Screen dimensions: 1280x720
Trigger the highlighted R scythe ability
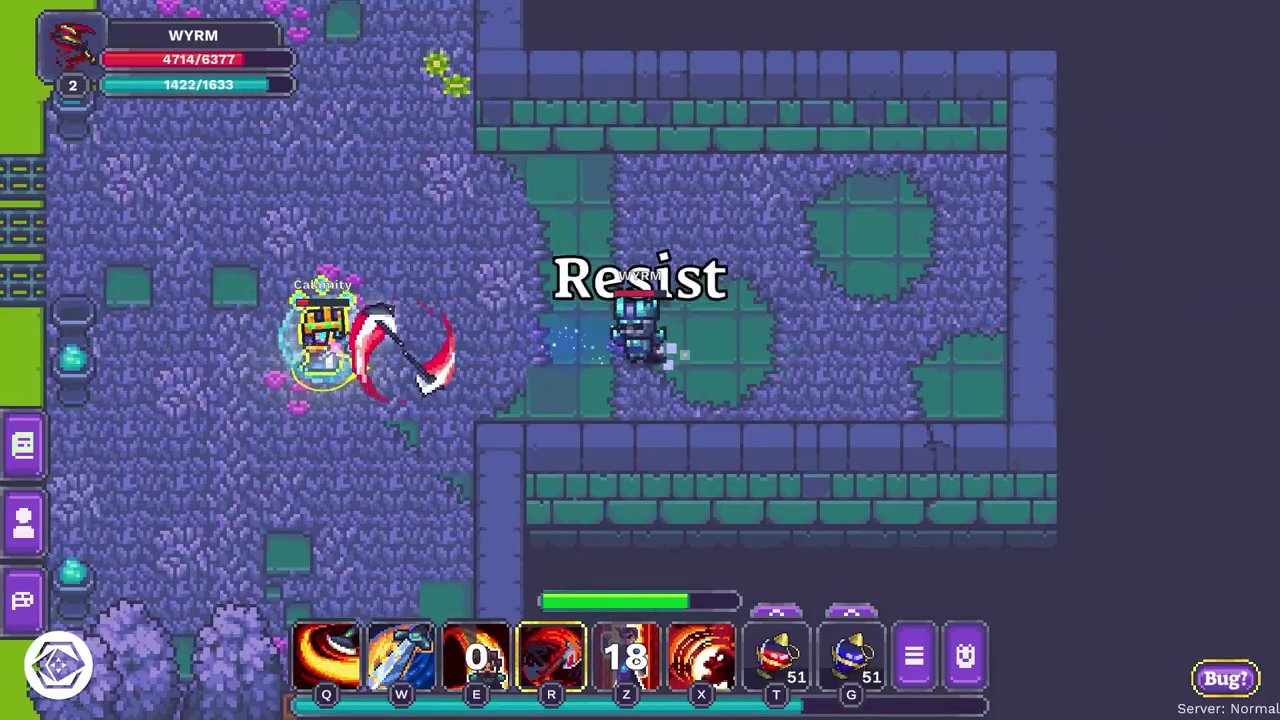tap(551, 656)
